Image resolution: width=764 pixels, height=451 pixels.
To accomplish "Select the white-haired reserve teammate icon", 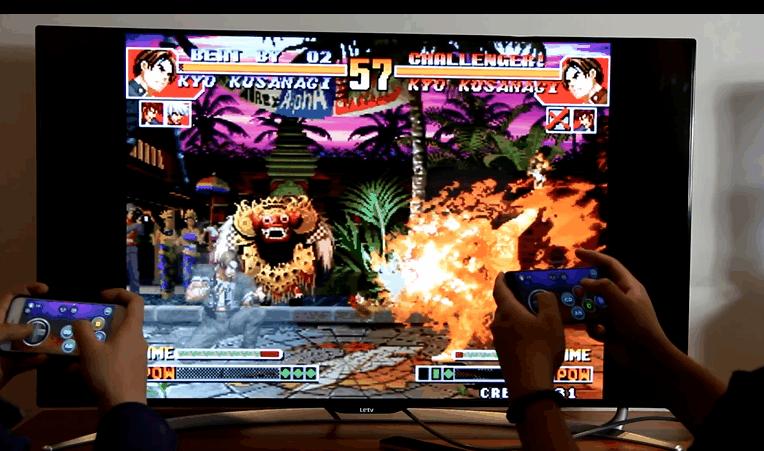I will [x=176, y=114].
